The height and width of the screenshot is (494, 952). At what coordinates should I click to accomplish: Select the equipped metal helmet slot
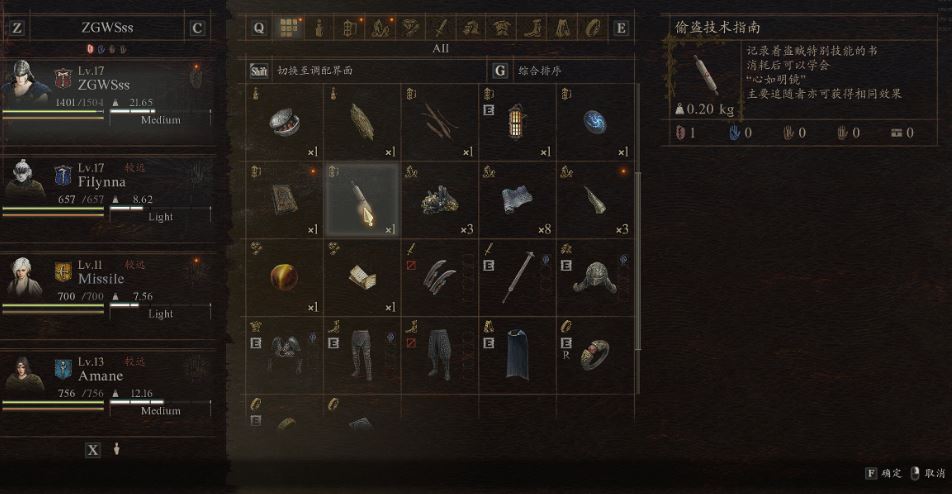pos(595,277)
